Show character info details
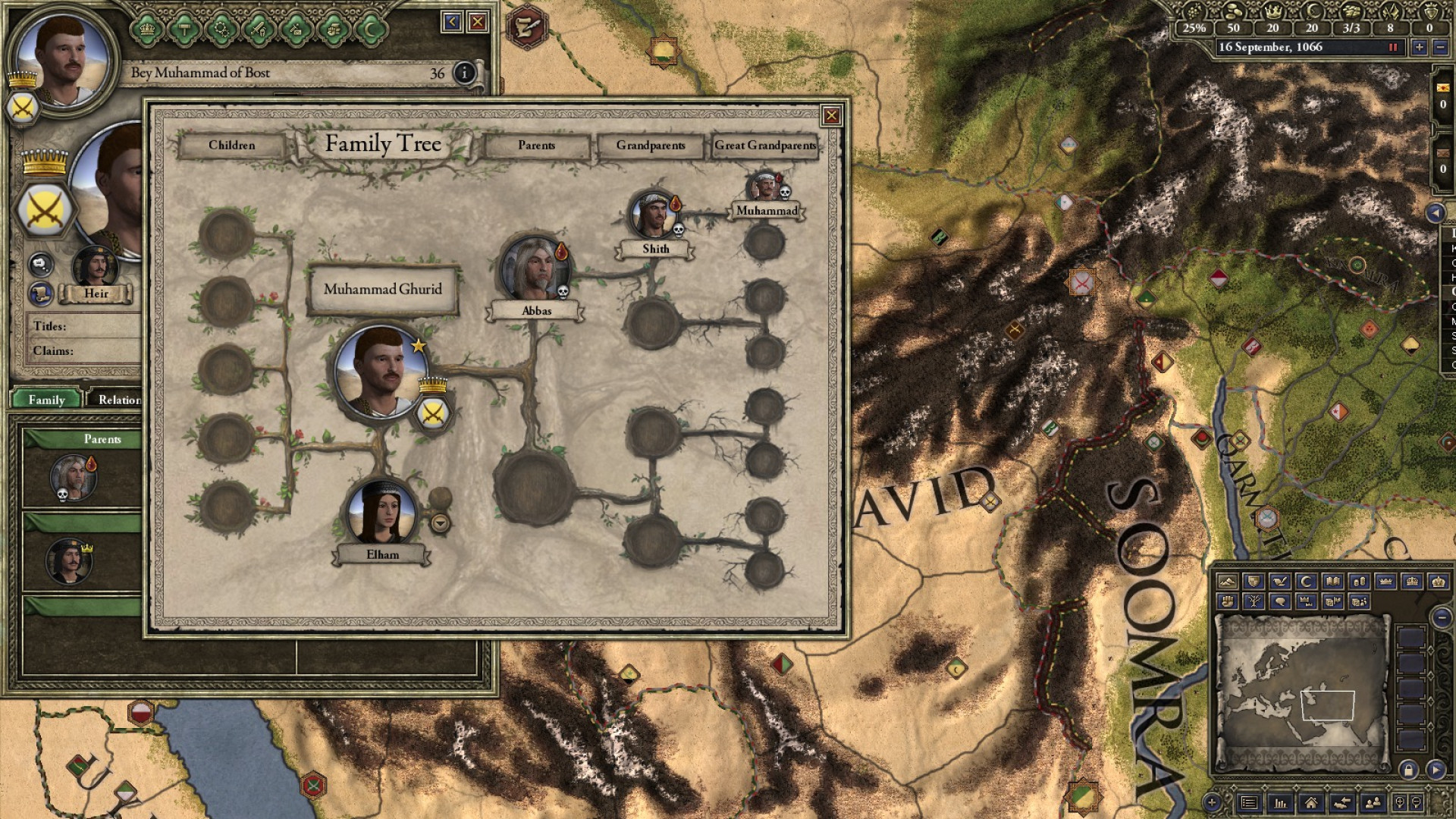 [x=464, y=73]
